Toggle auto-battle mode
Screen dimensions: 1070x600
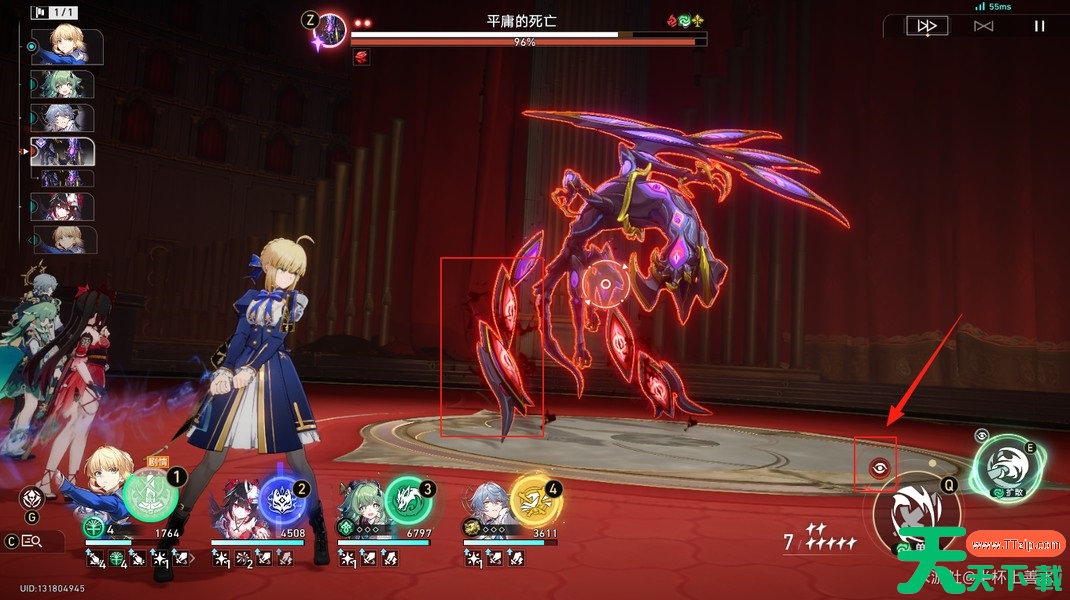coord(983,26)
